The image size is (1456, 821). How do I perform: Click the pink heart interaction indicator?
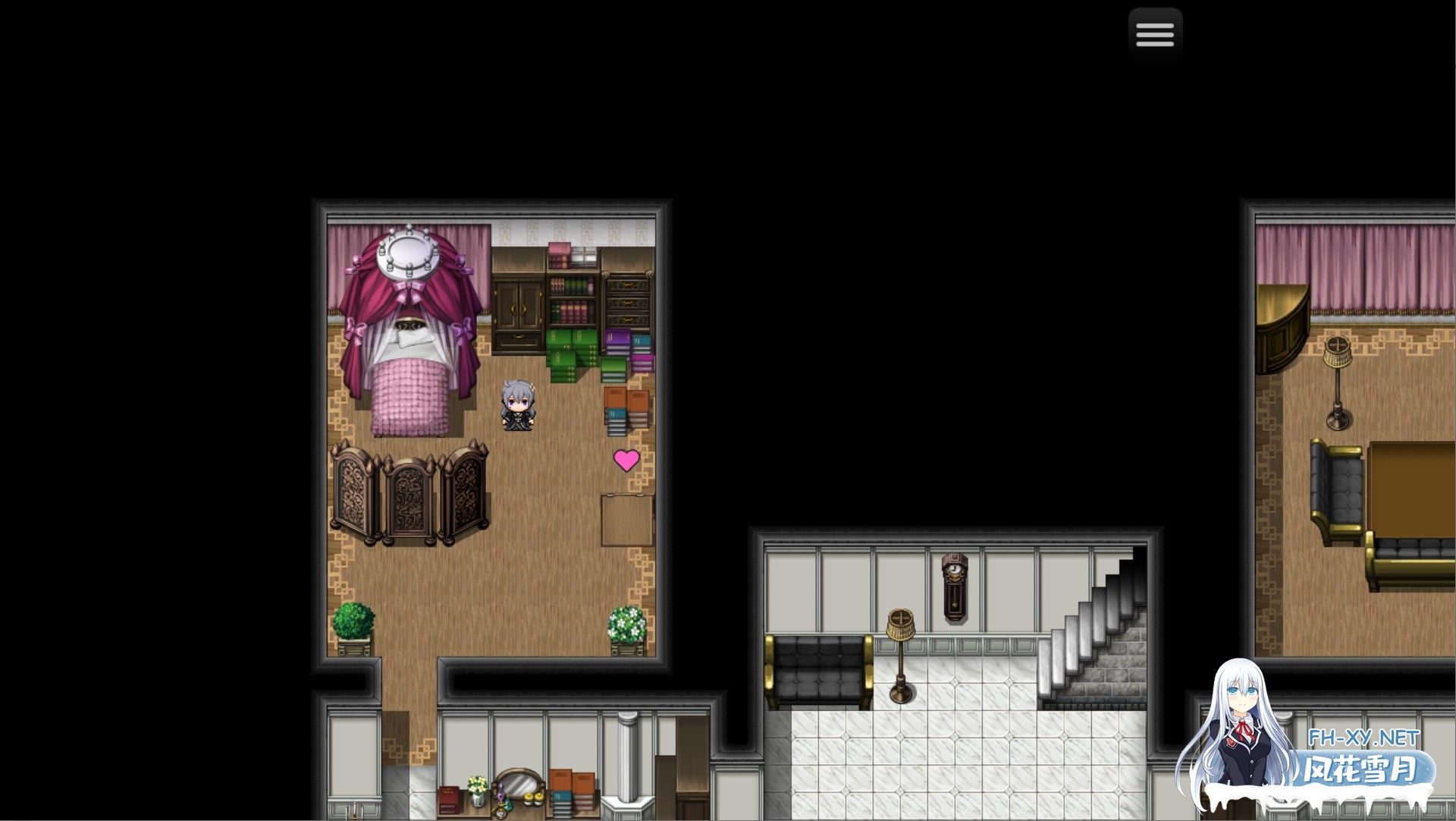[x=626, y=459]
